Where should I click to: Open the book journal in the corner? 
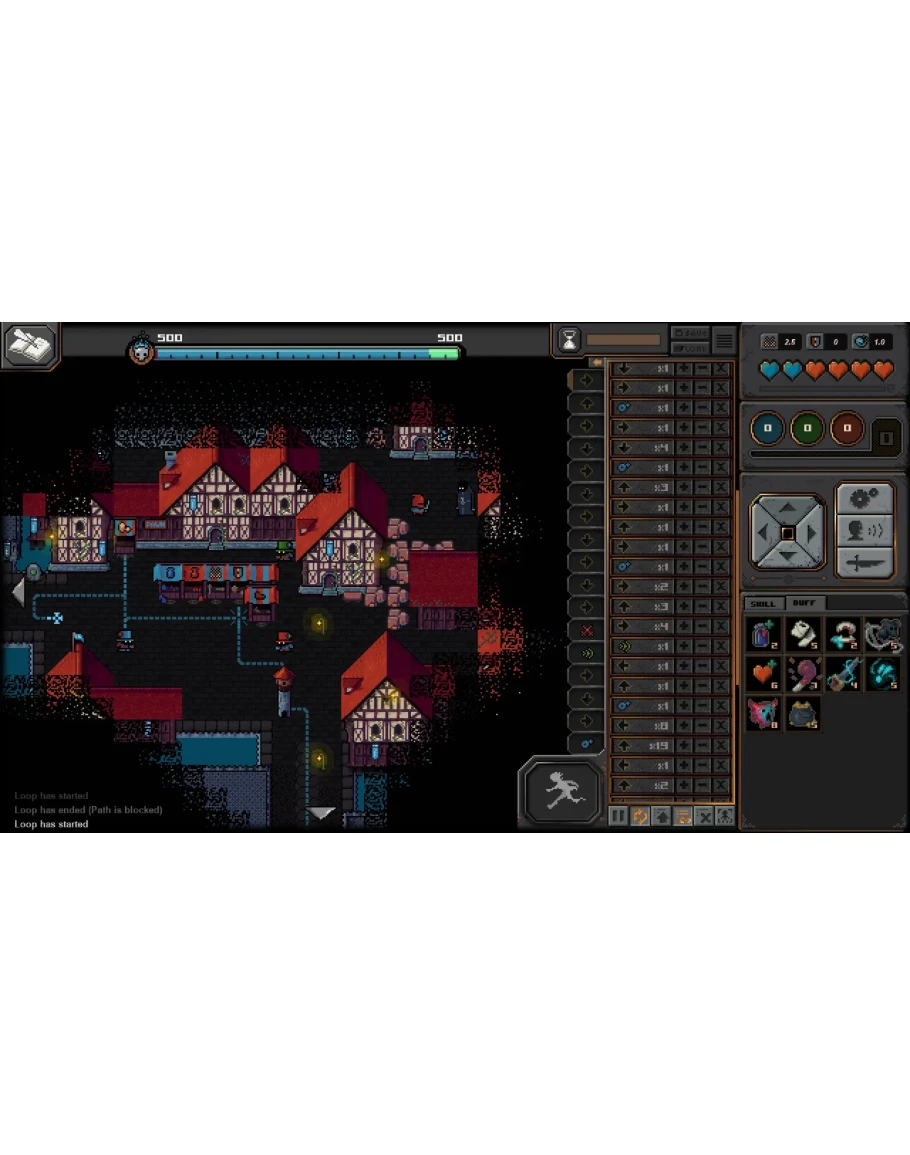tap(30, 345)
